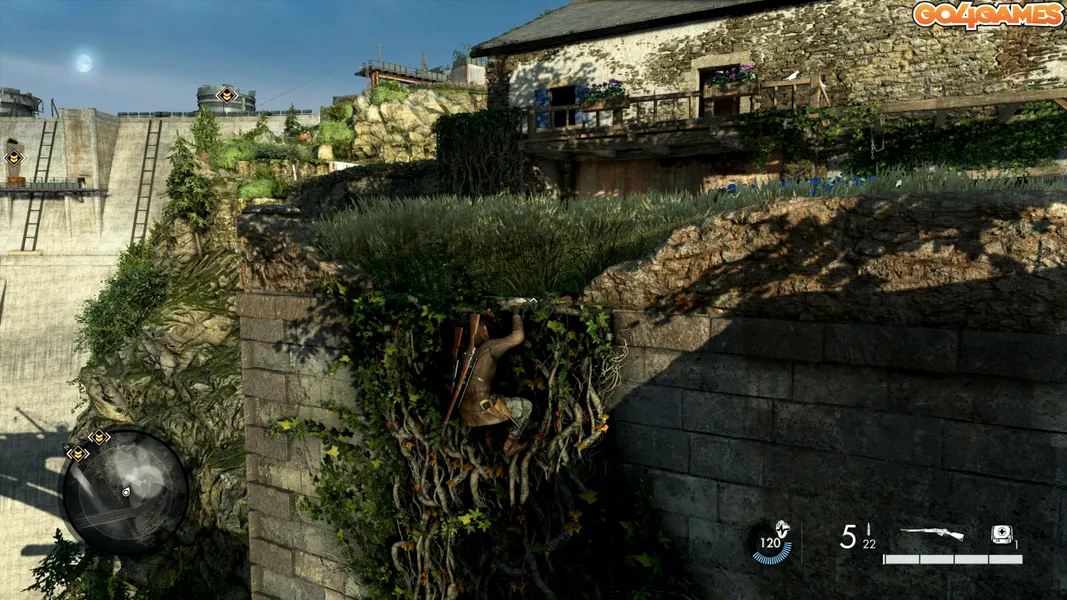
Task: Click the GO4GAMES watermark logo
Action: point(987,15)
